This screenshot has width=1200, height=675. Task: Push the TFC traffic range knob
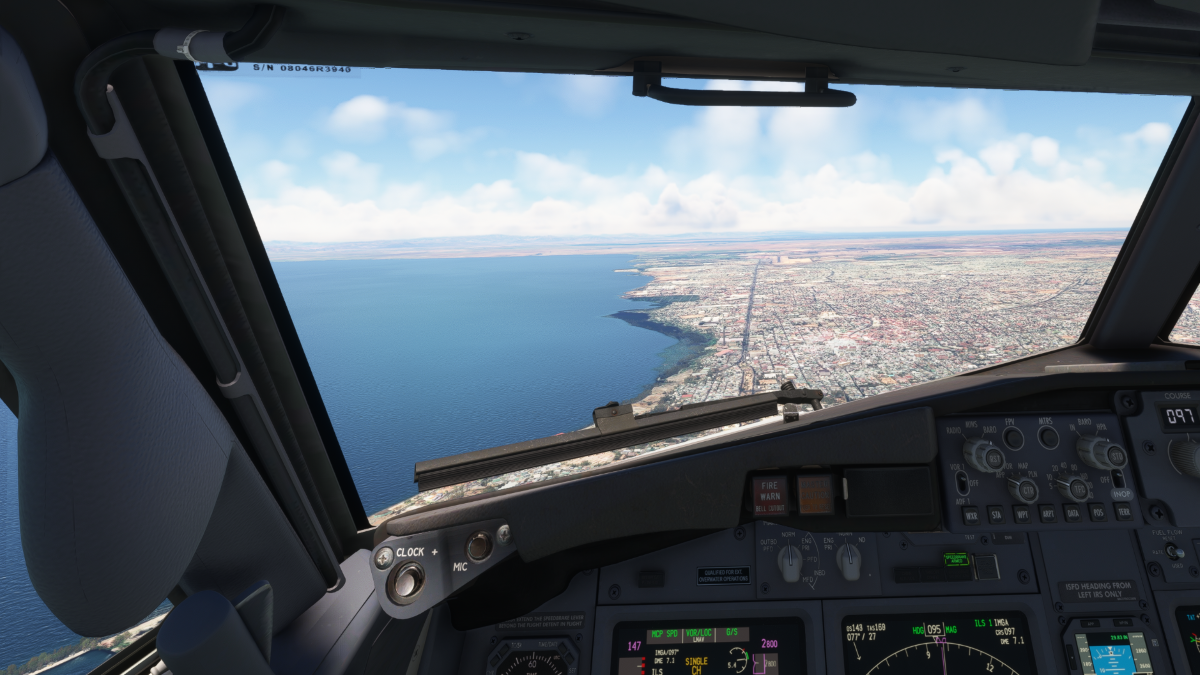(1077, 489)
